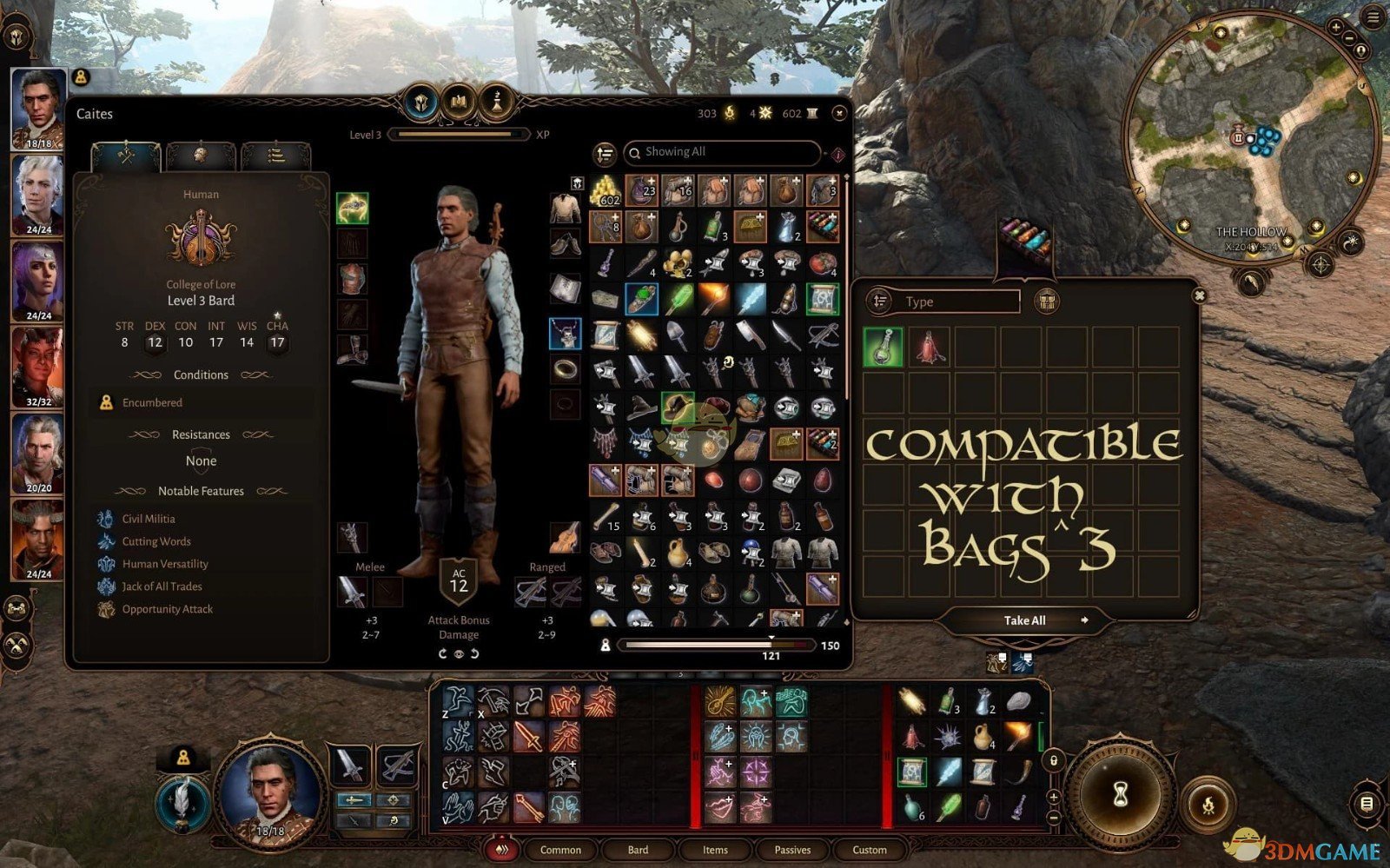Select the green potion in the container
This screenshot has width=1390, height=868.
click(x=883, y=347)
